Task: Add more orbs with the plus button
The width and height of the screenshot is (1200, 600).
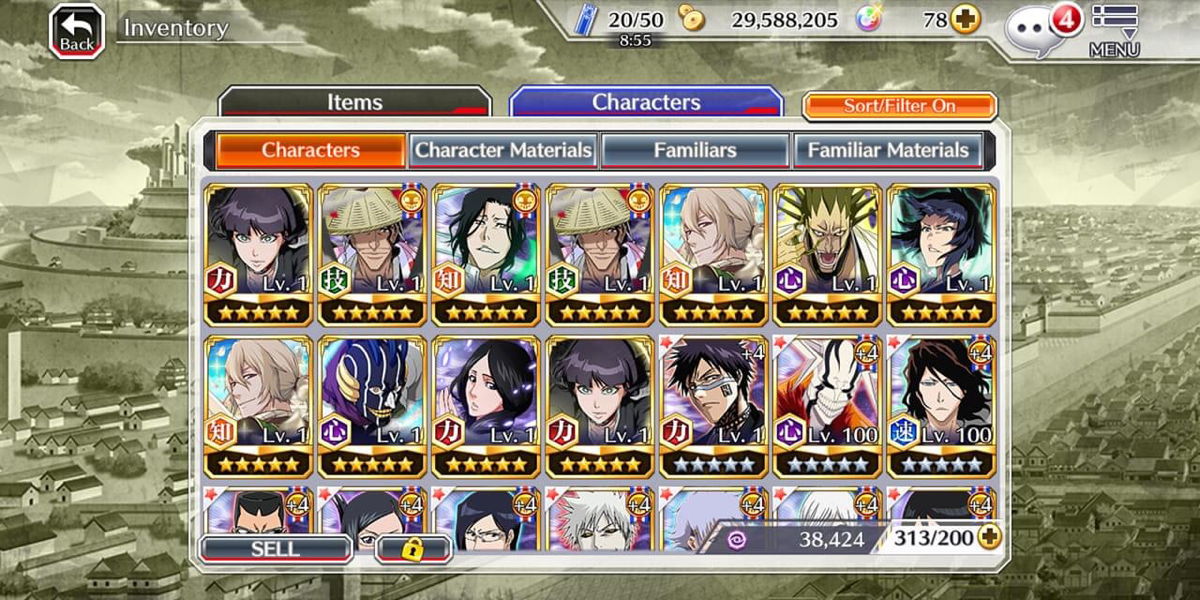Action: (x=965, y=19)
